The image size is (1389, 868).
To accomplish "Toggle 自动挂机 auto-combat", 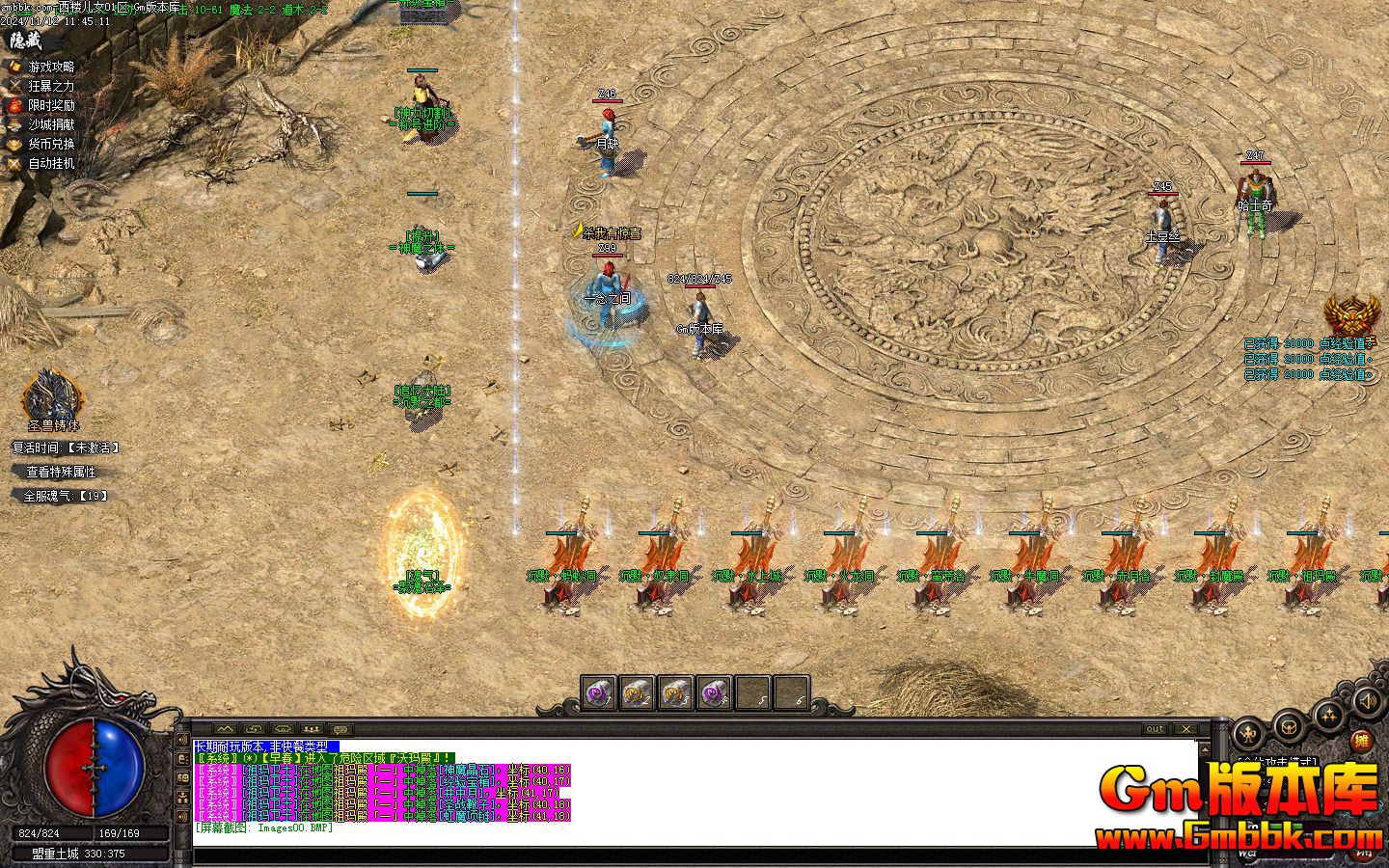I will click(50, 164).
